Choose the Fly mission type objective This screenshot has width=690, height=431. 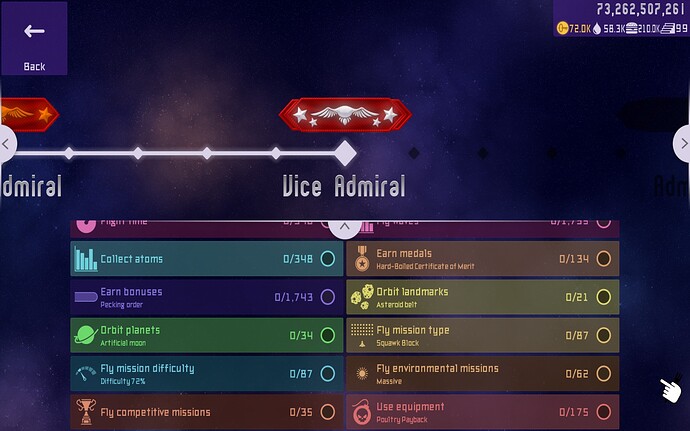point(482,335)
